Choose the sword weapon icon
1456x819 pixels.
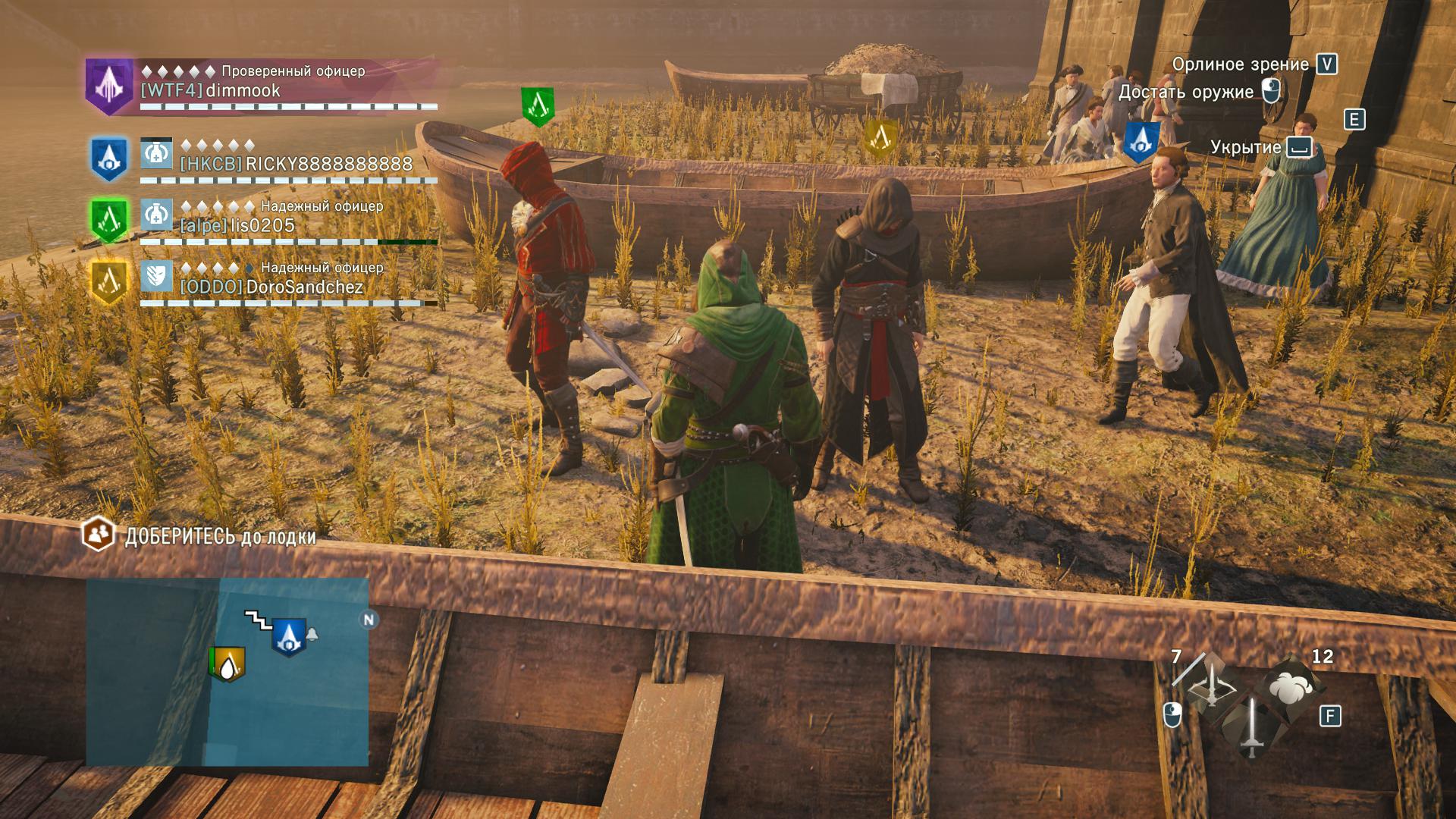[x=1250, y=726]
